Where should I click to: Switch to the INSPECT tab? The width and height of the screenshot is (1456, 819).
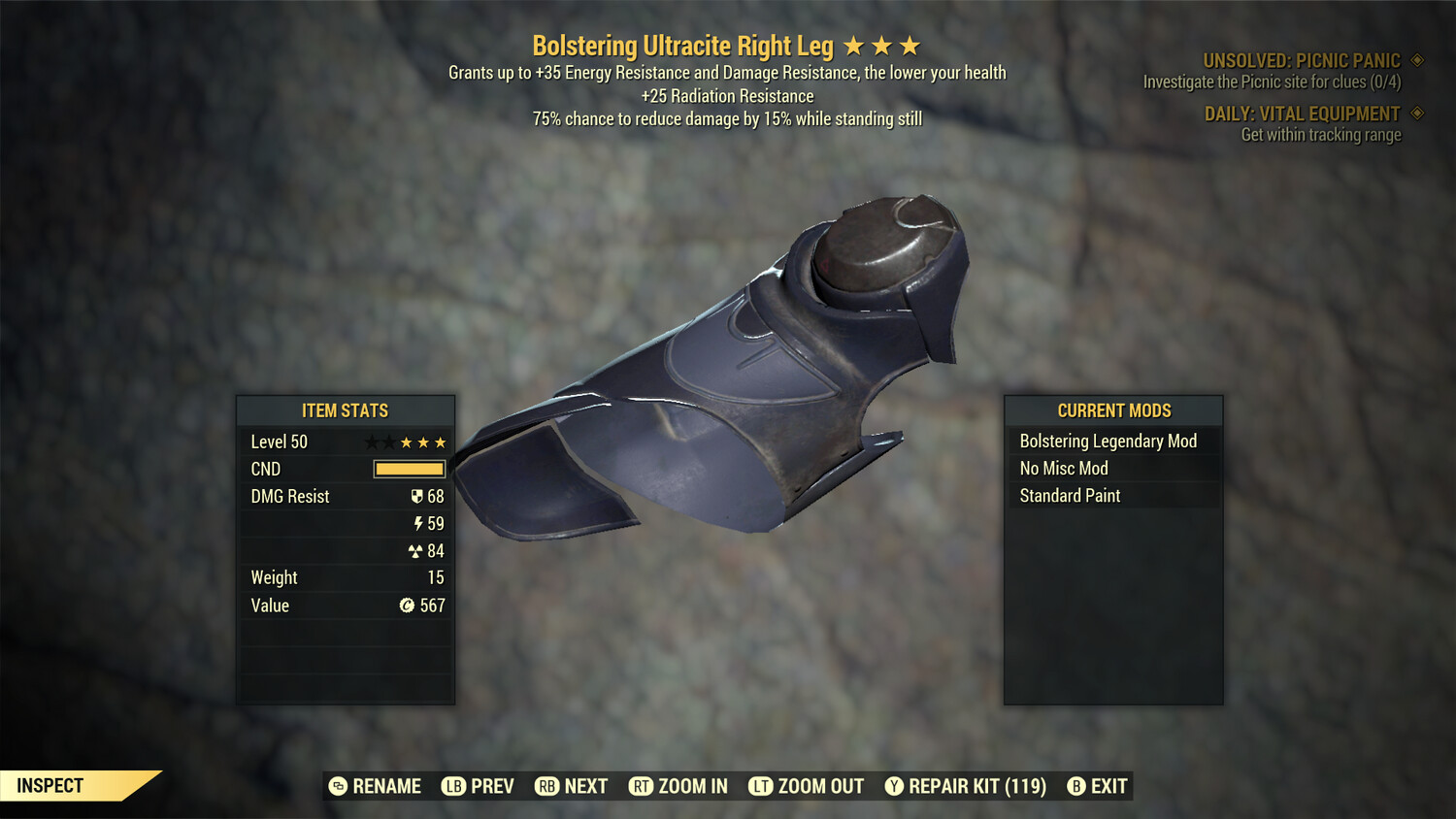pyautogui.click(x=51, y=785)
